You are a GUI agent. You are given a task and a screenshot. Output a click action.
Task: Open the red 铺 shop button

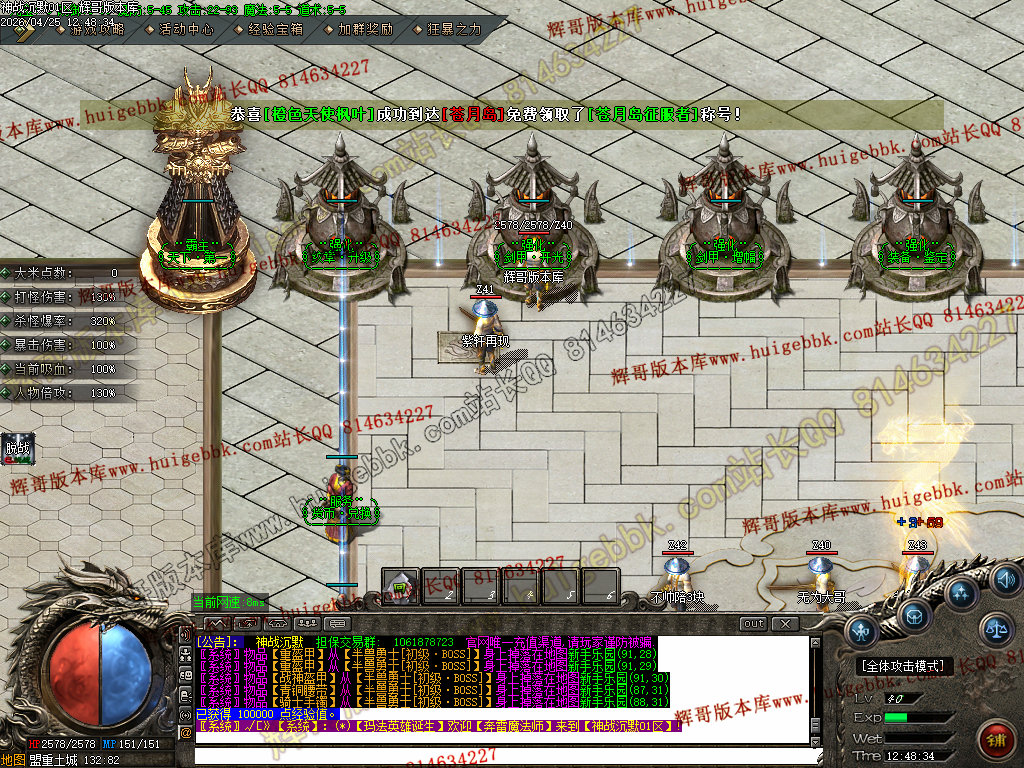(x=994, y=741)
